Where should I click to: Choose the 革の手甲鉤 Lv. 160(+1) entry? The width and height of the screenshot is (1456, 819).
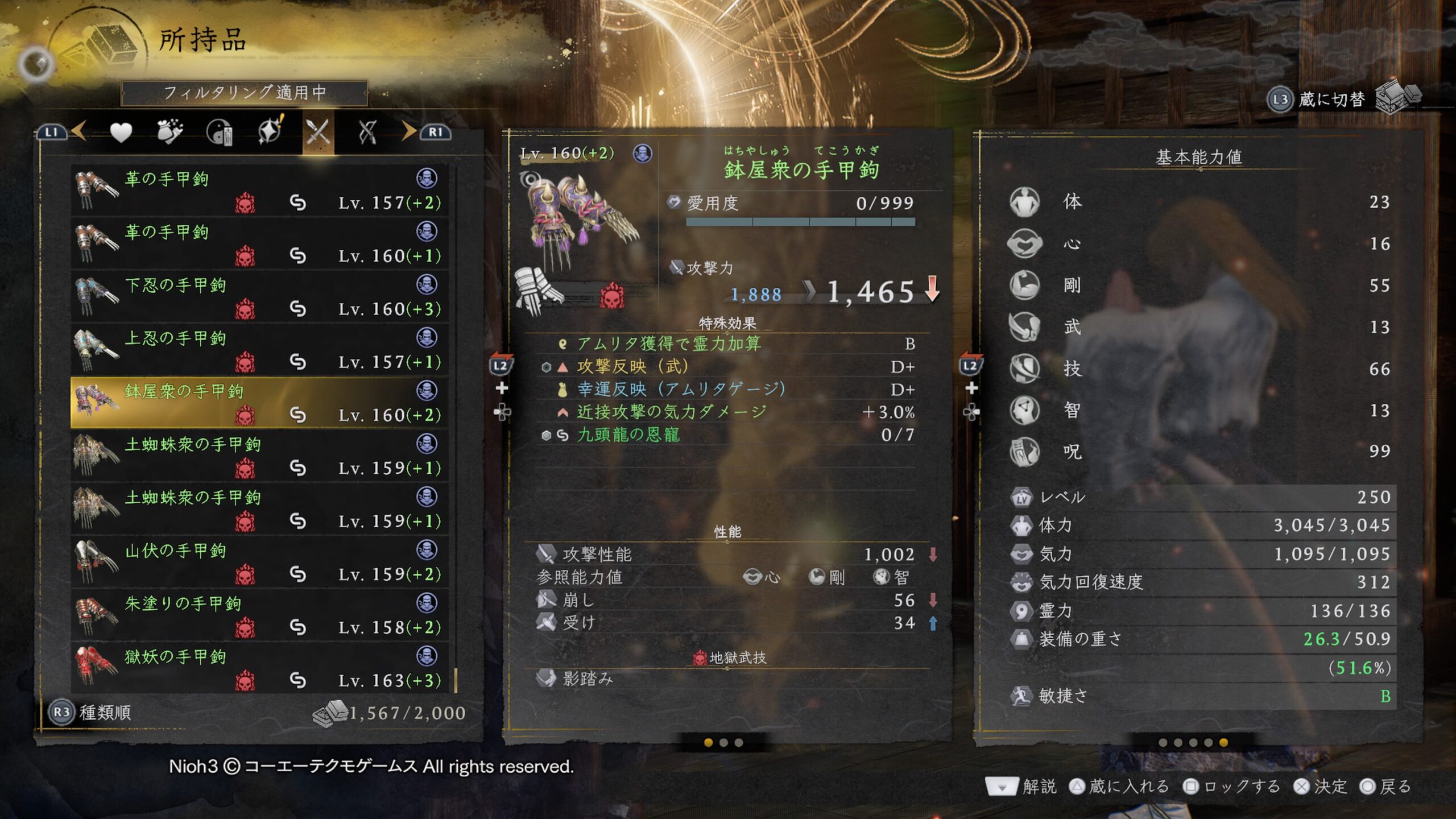coord(259,243)
